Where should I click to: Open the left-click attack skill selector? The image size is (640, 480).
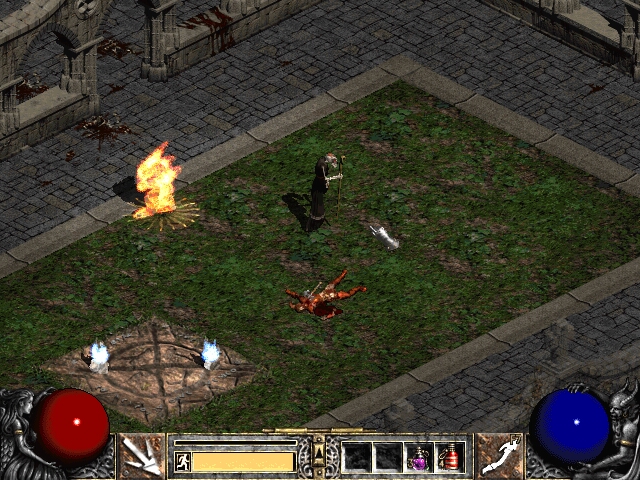(143, 455)
